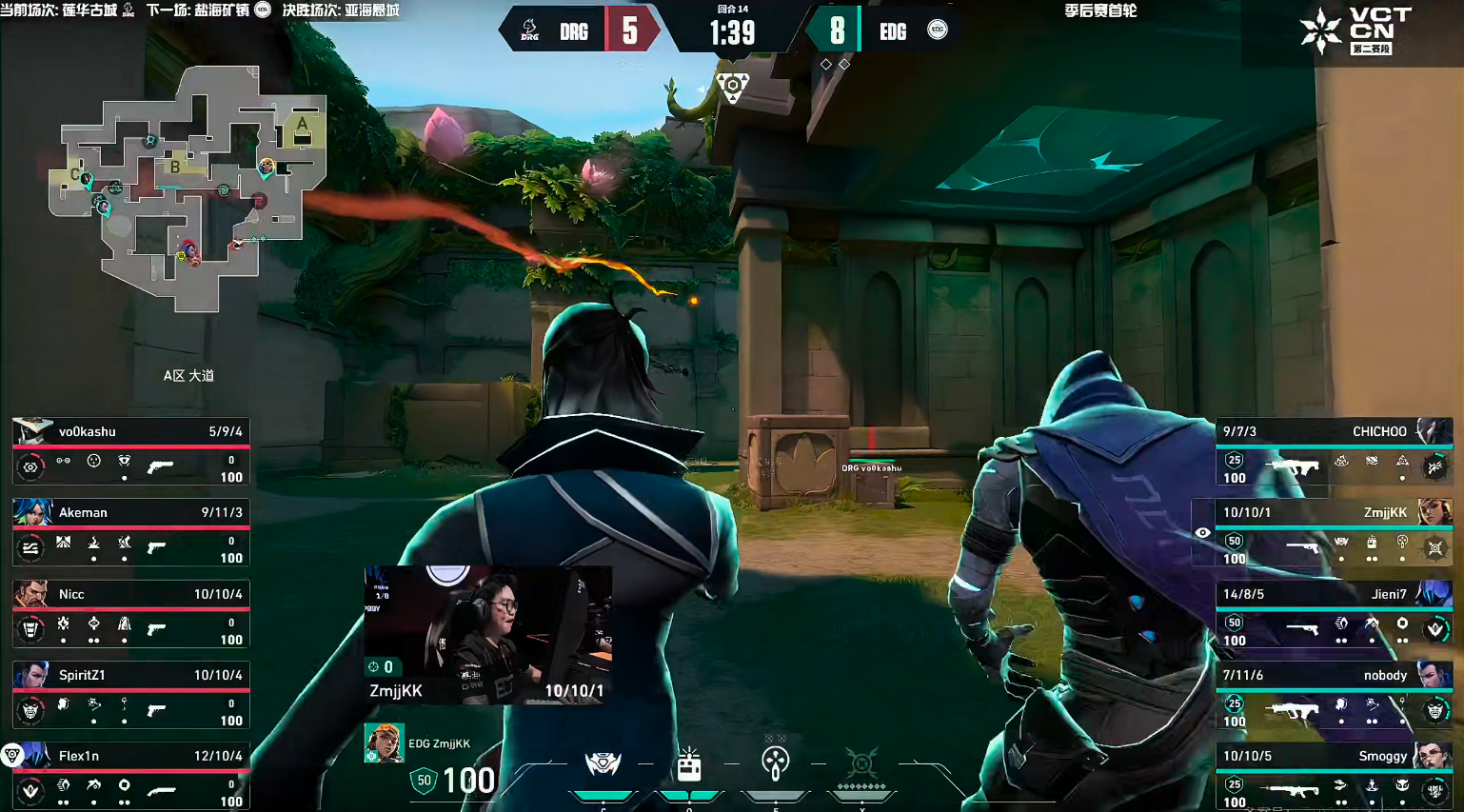Activate the first ability icon in the bottom bar

[x=603, y=763]
